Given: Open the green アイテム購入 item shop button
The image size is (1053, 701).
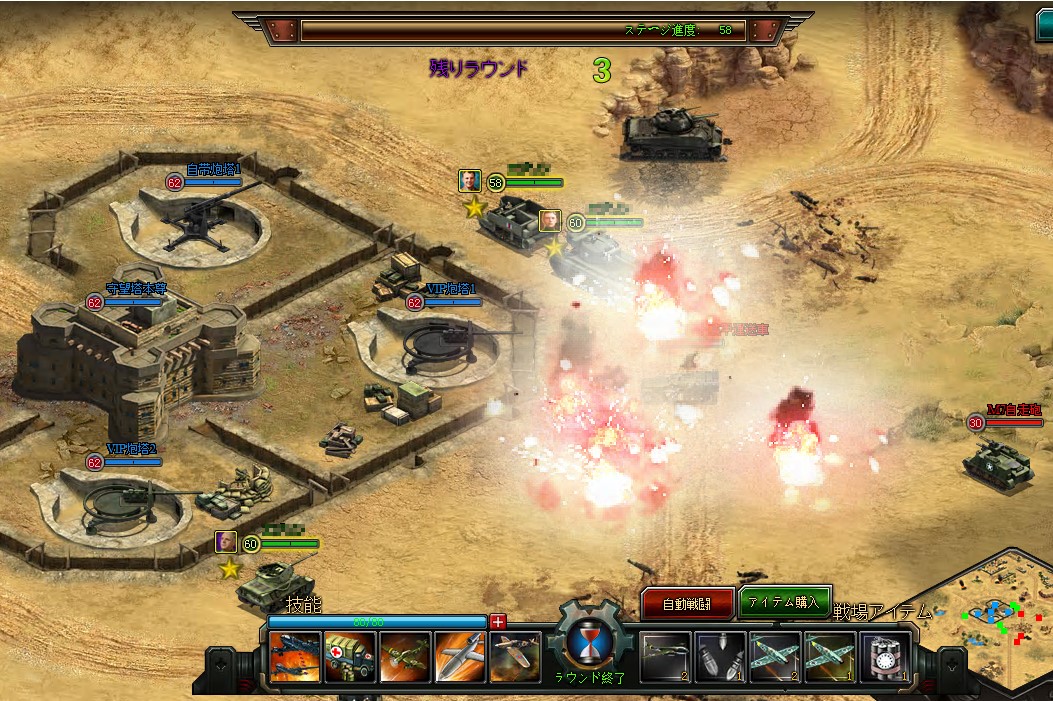Looking at the screenshot, I should click(785, 602).
